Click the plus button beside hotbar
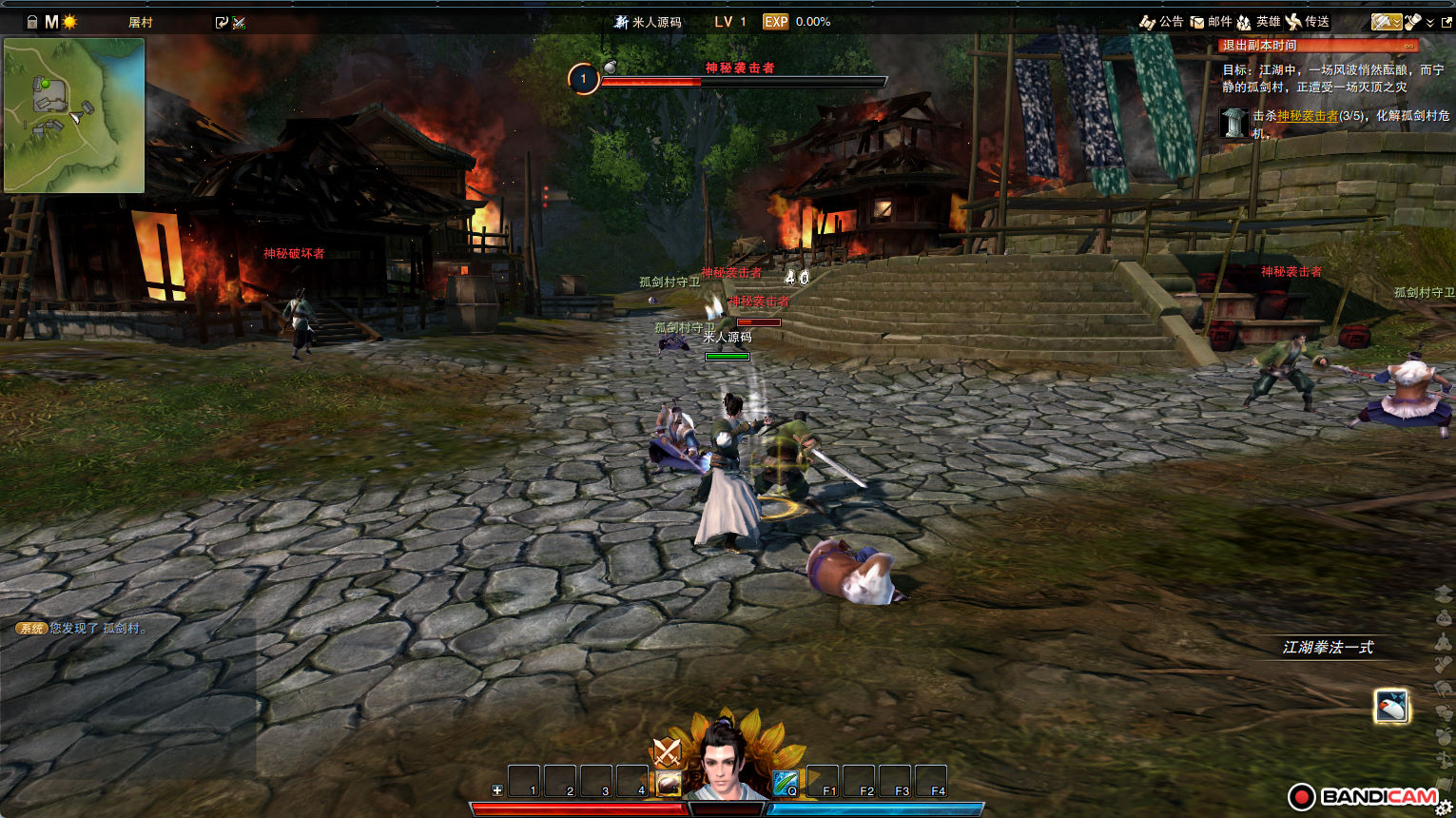The image size is (1456, 818). coord(496,790)
